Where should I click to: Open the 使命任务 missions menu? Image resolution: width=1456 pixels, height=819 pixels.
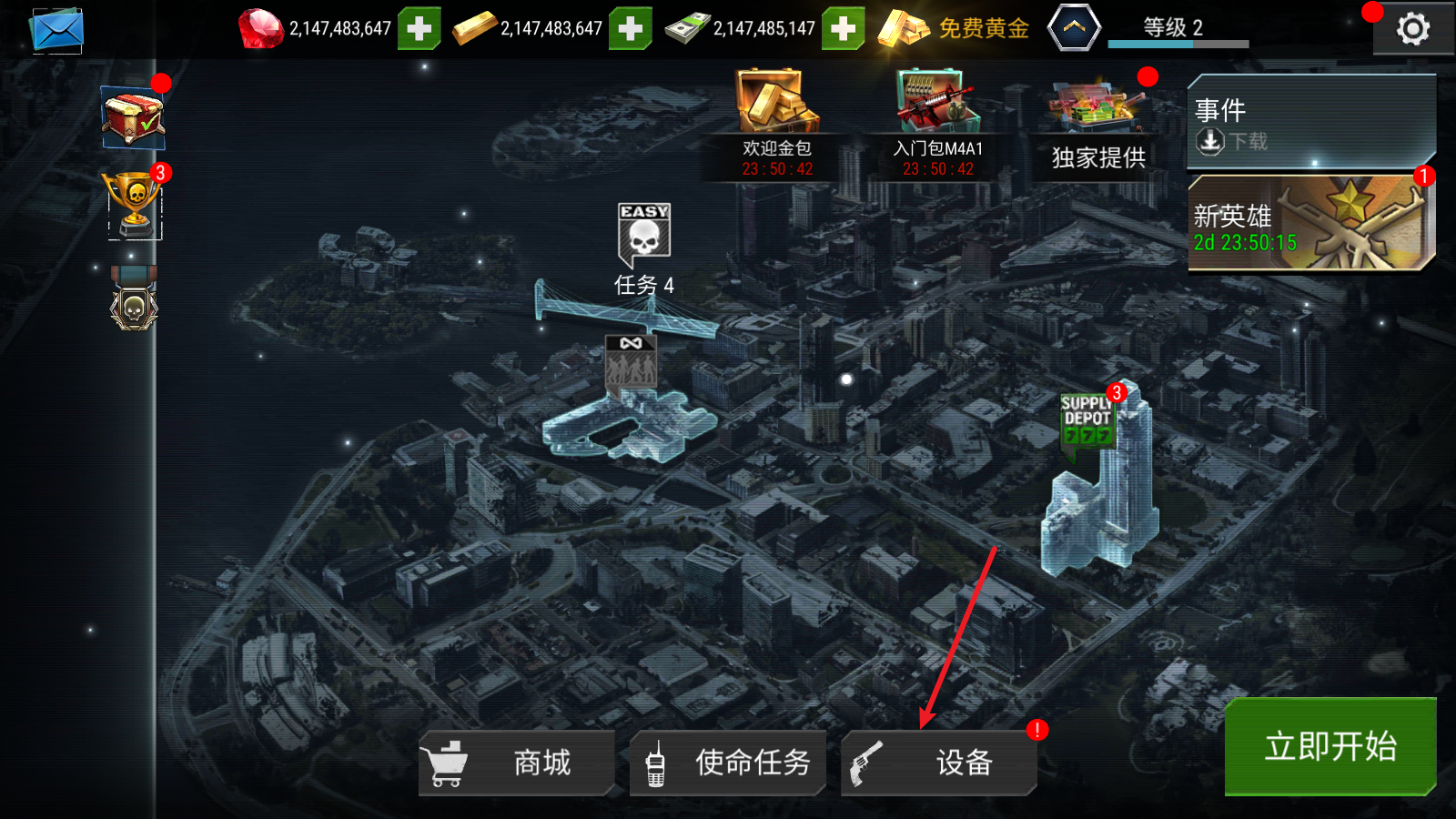(x=728, y=763)
